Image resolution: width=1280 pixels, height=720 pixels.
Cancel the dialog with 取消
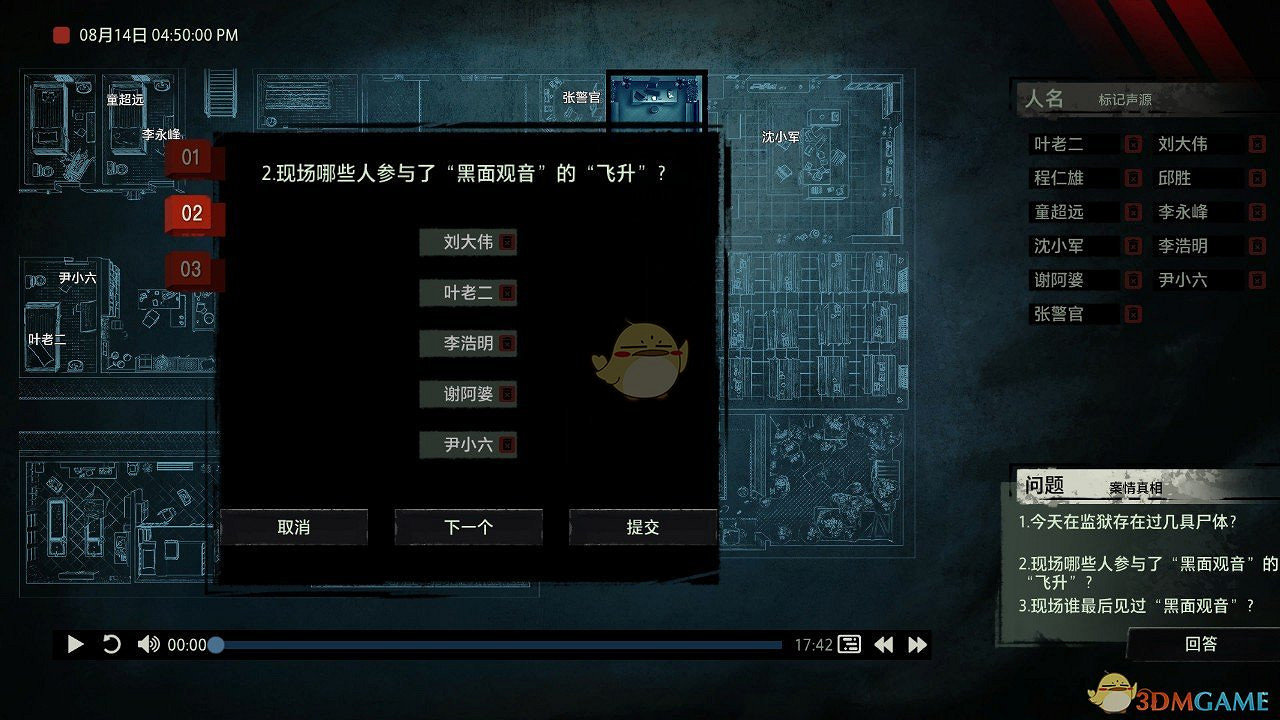pos(296,527)
